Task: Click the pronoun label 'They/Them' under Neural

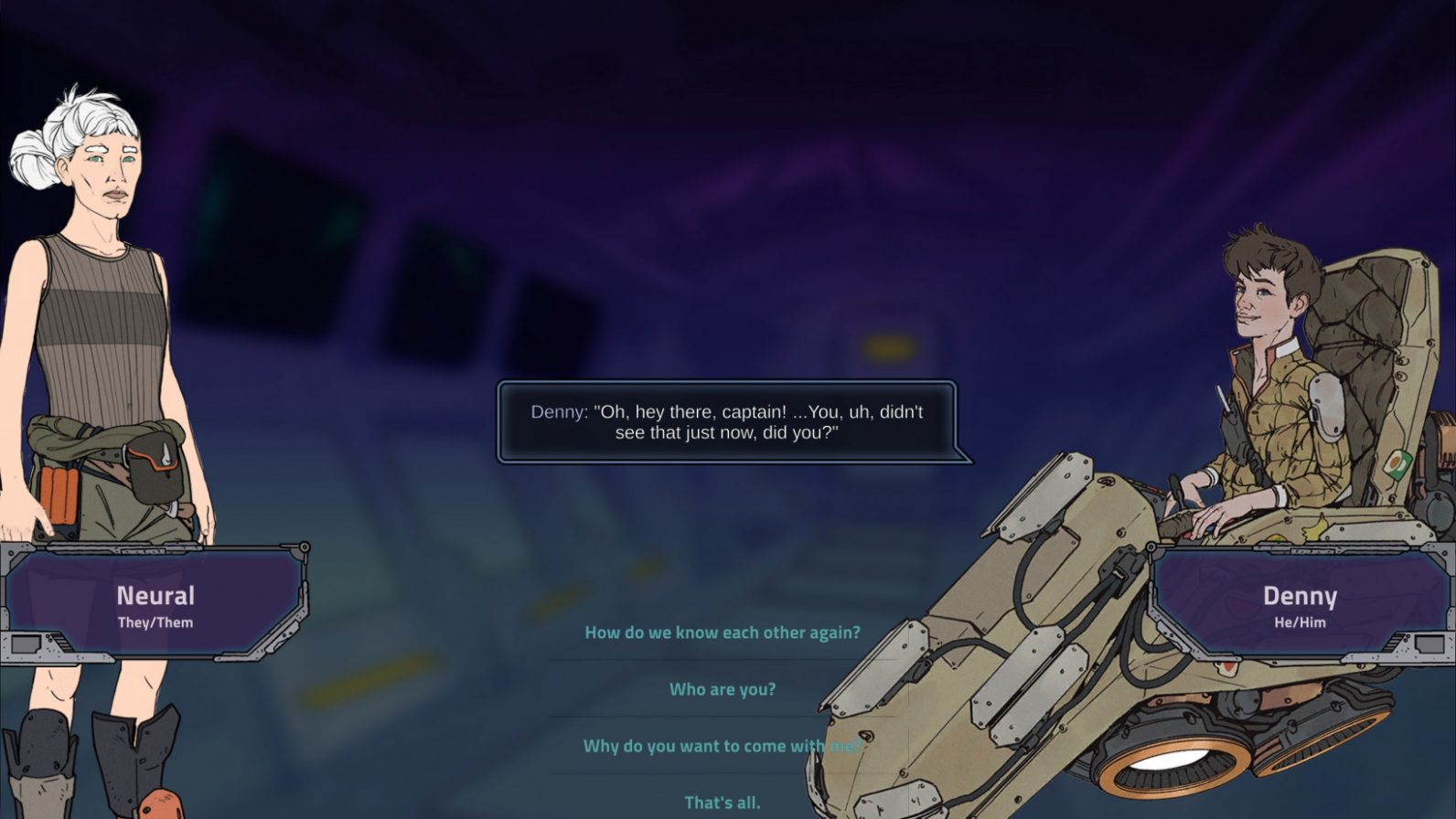Action: (x=156, y=622)
